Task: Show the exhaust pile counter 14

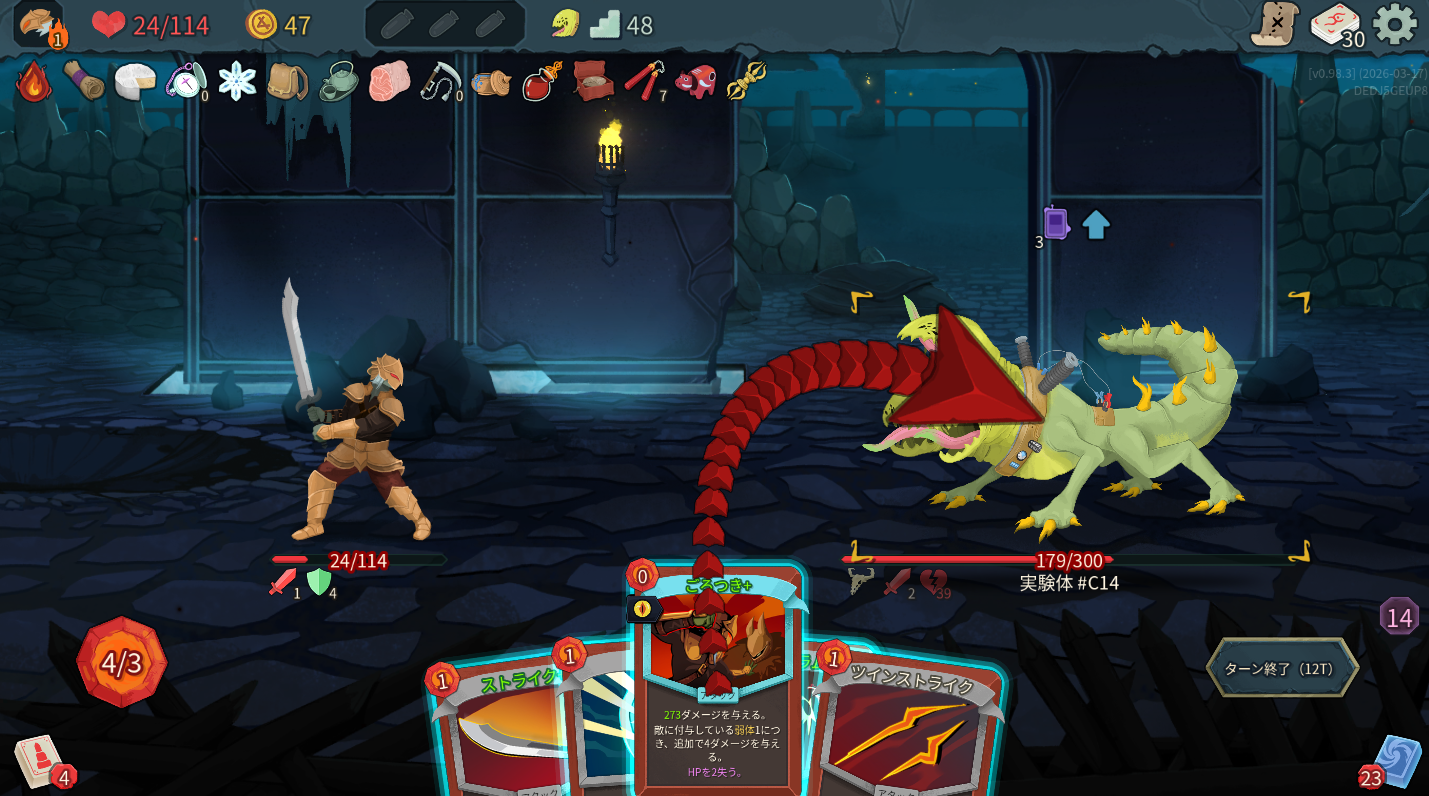Action: tap(1399, 617)
